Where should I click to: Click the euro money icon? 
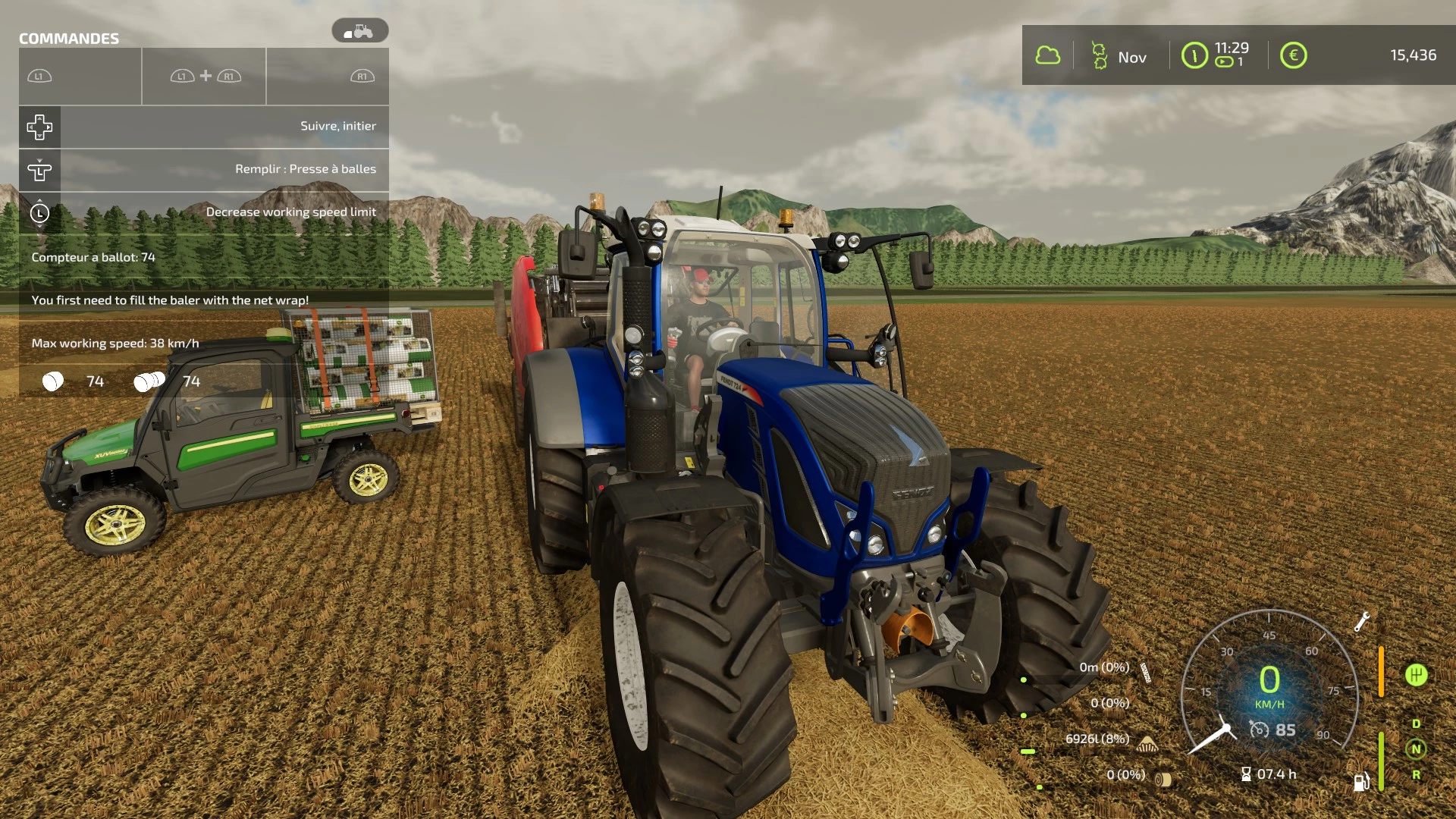(x=1293, y=55)
